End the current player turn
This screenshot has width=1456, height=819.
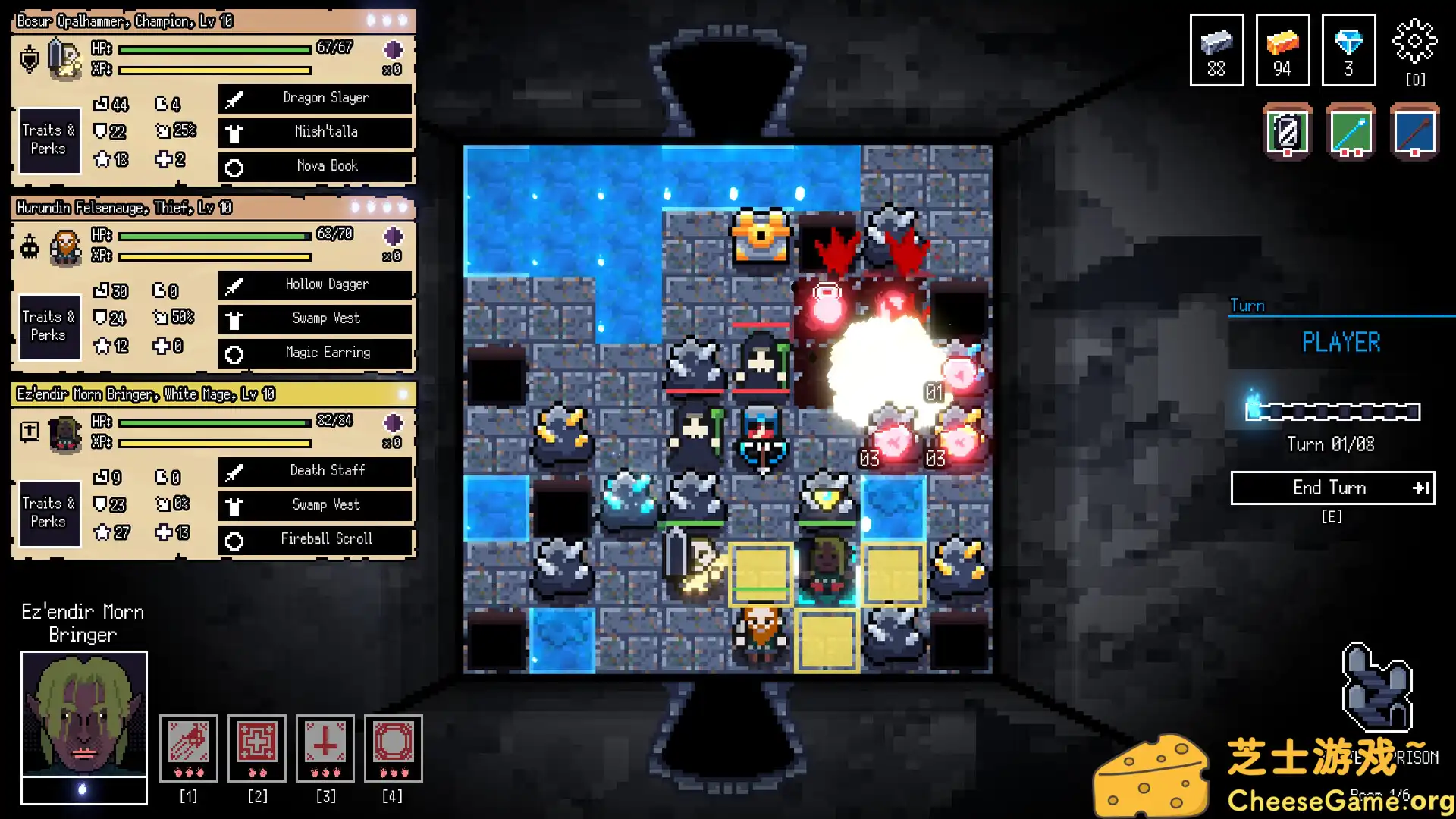[1332, 488]
